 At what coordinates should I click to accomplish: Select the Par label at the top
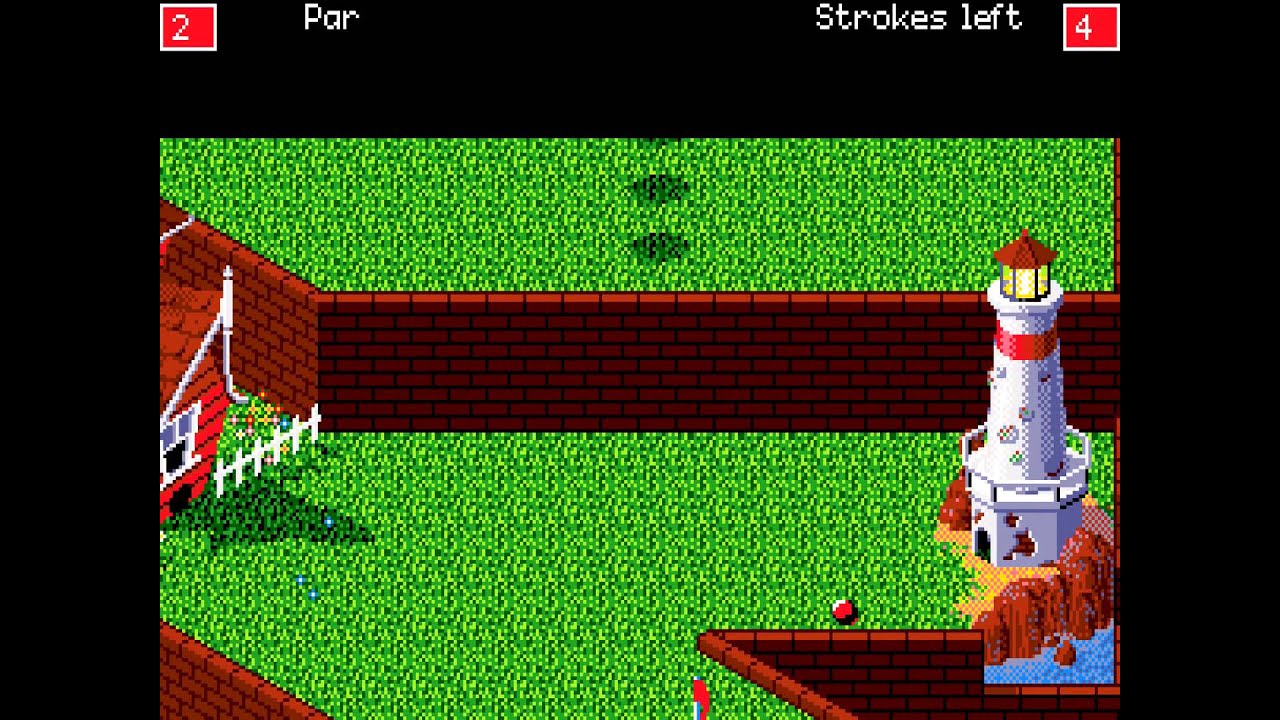click(330, 18)
